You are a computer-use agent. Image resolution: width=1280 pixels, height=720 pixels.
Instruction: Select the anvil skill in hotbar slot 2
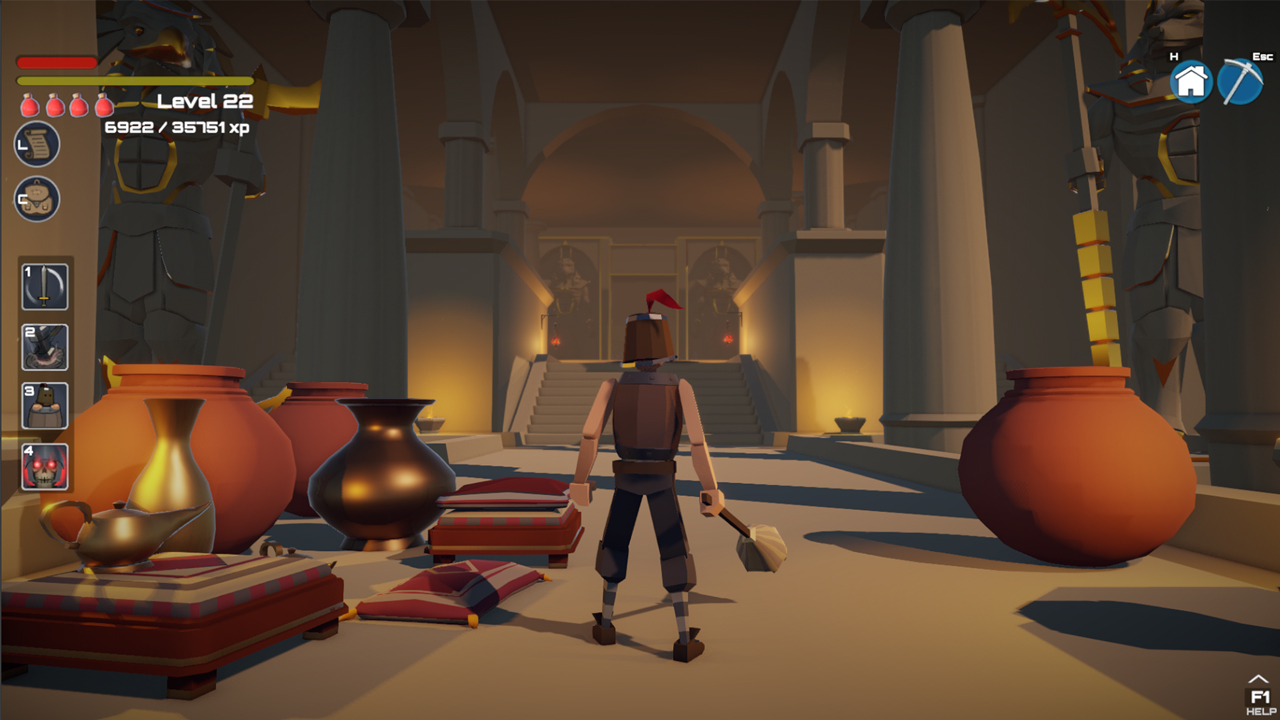(x=44, y=346)
